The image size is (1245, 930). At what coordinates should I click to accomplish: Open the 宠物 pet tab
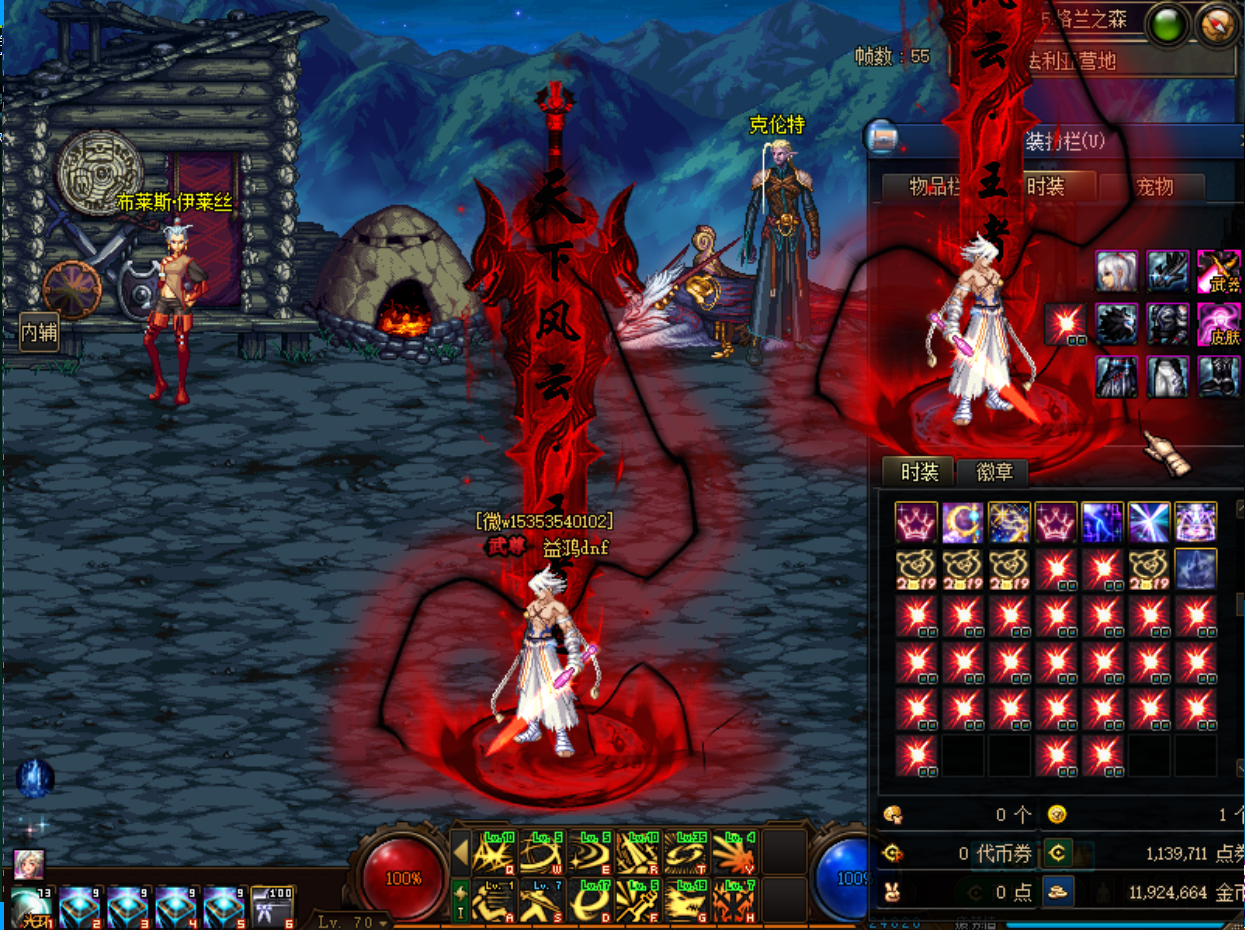tap(1153, 187)
